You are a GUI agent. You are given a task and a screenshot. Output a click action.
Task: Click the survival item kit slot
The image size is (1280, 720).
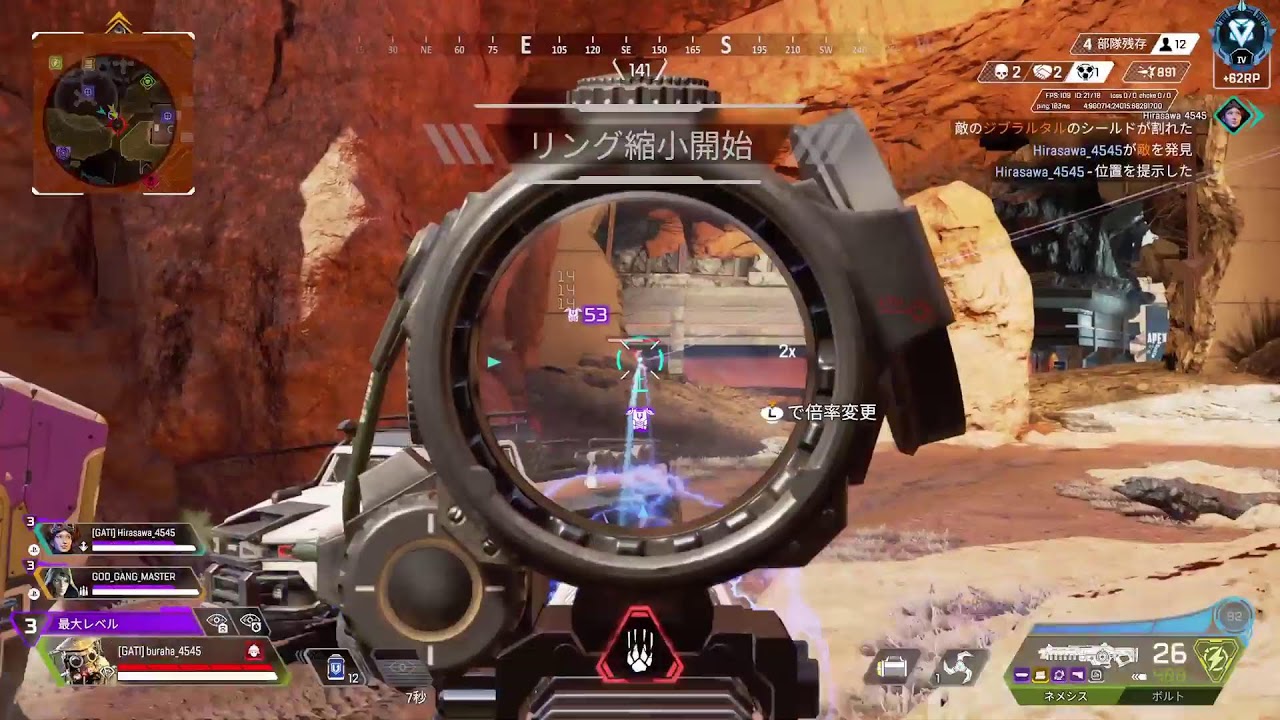(893, 667)
